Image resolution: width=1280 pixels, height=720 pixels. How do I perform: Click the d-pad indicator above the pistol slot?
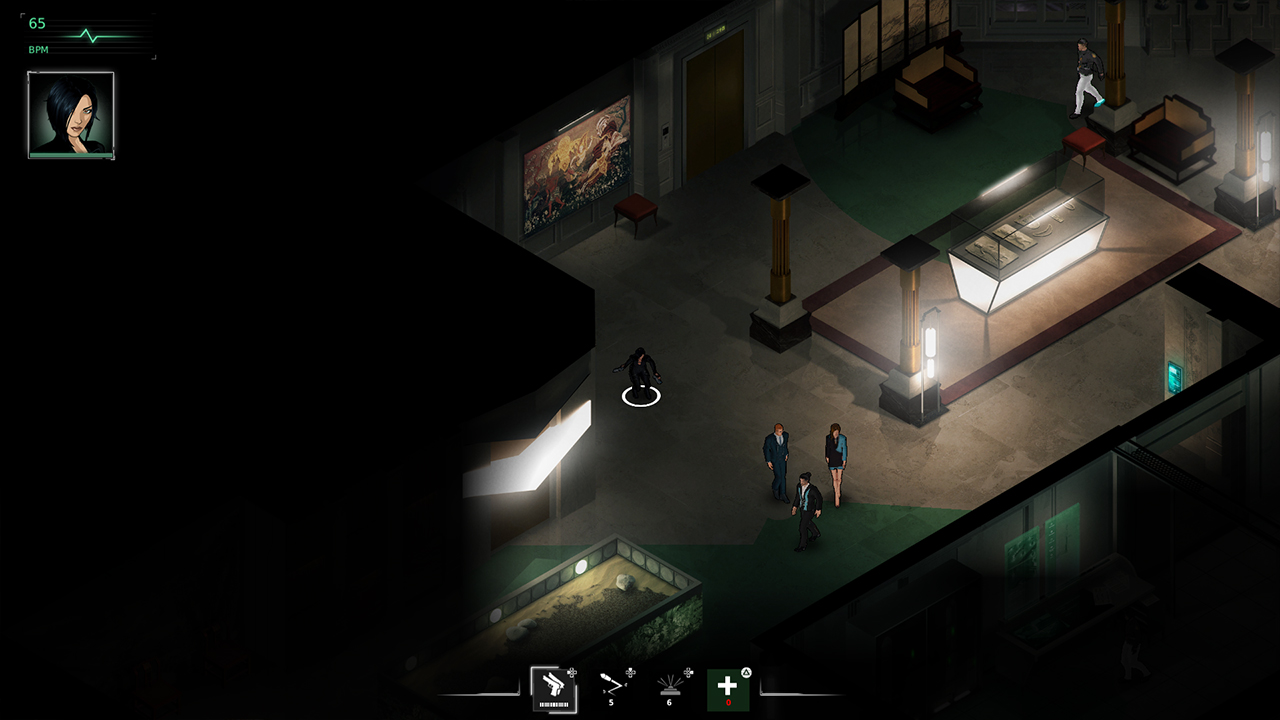click(x=571, y=671)
